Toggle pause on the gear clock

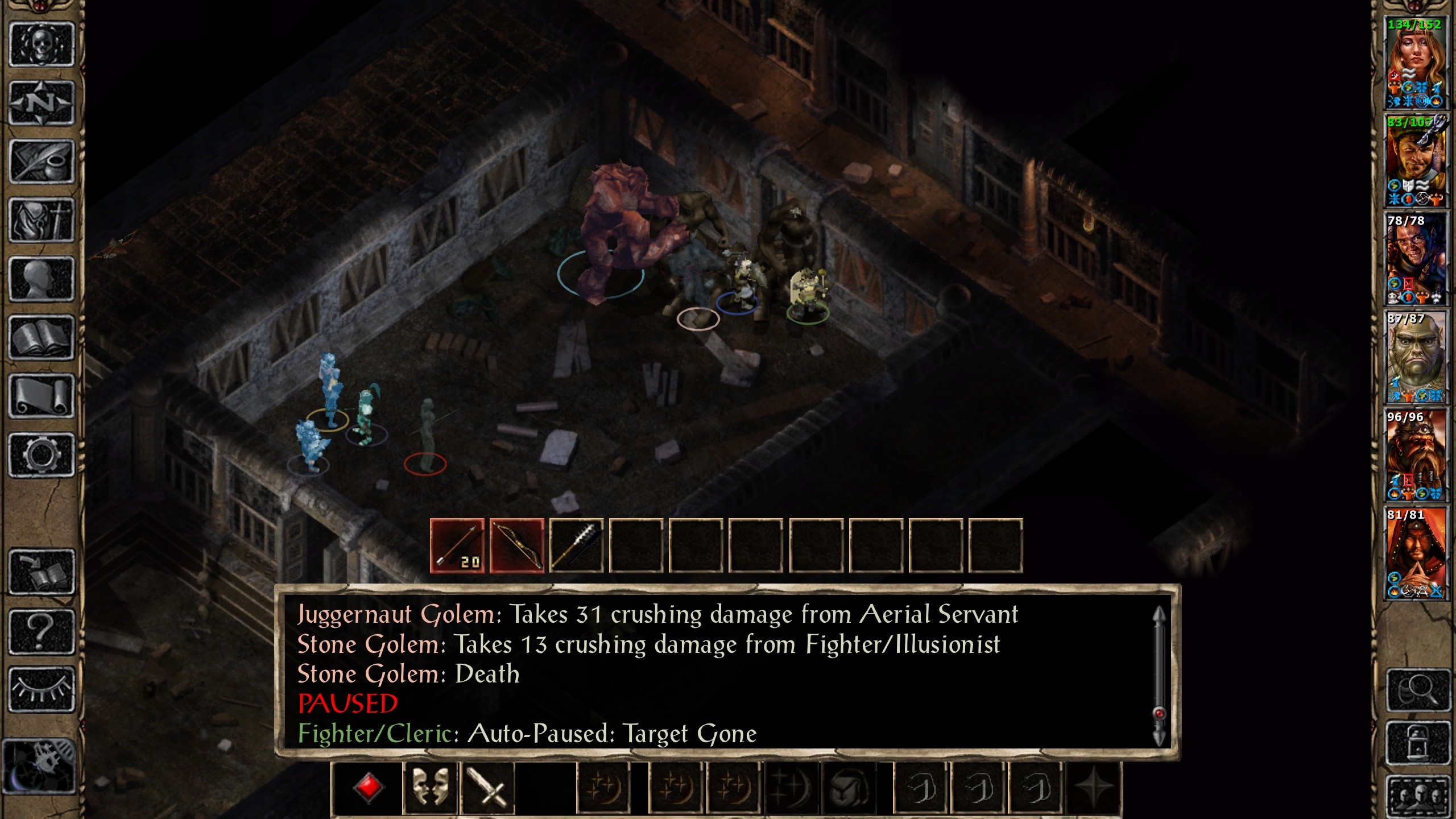click(x=40, y=766)
